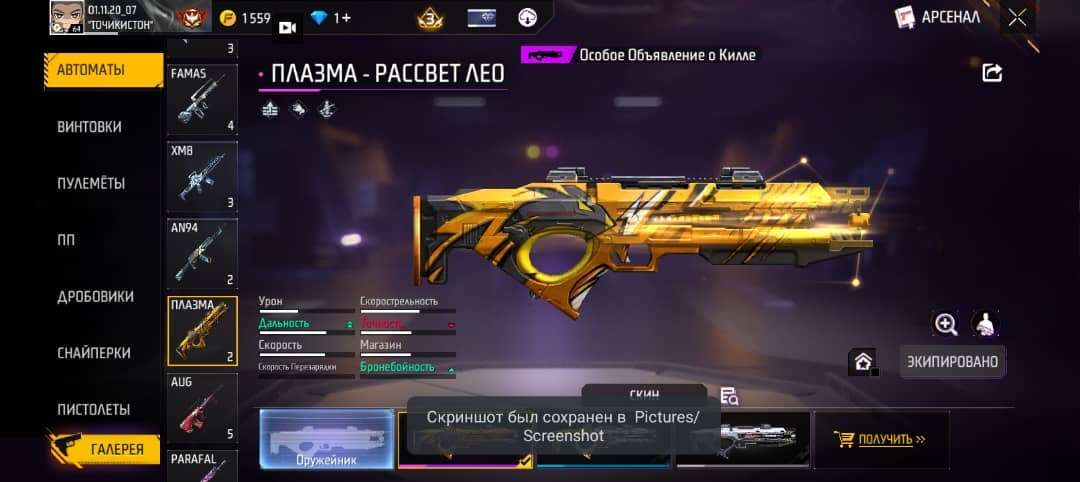Select the Оружейник skin thumbnail
This screenshot has width=1080, height=482.
(327, 439)
